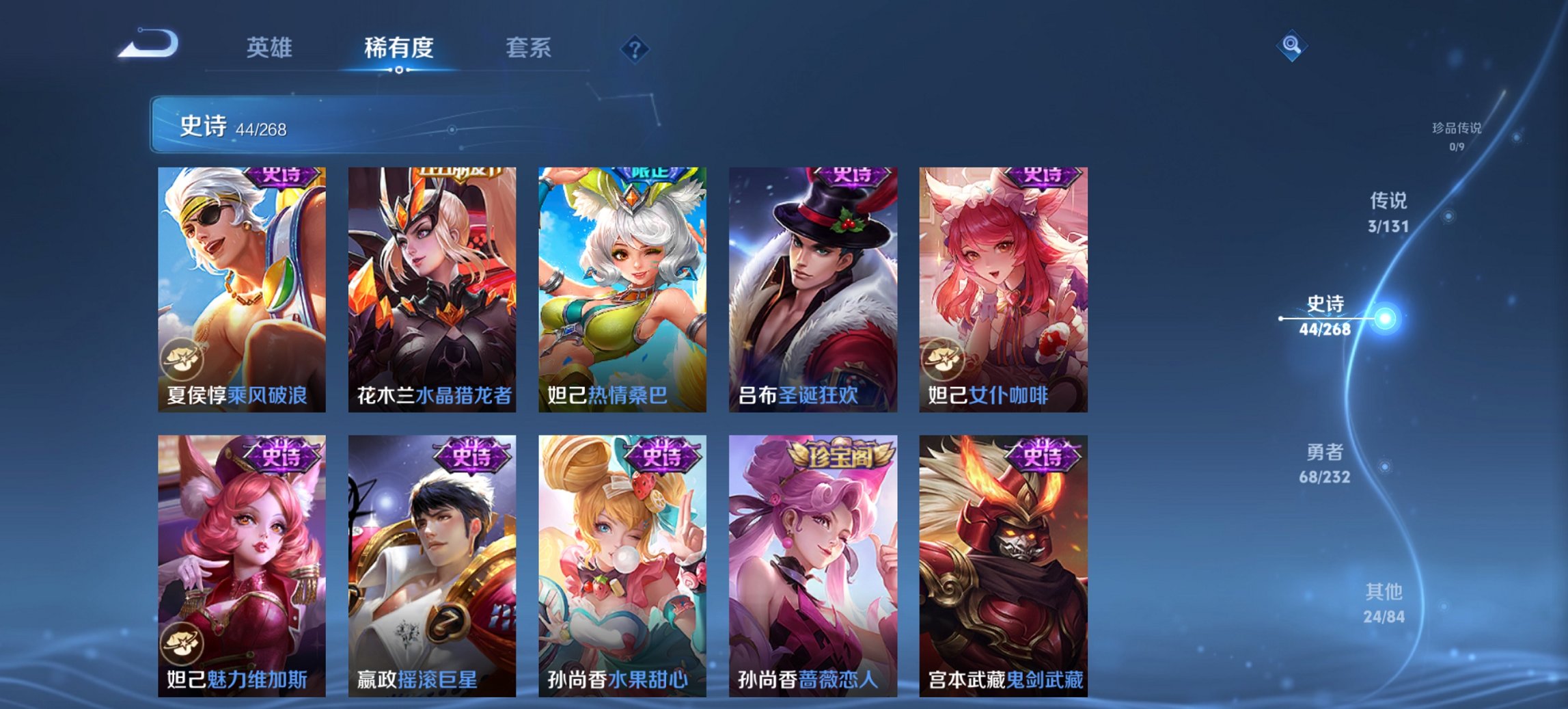Open the question mark help icon
The height and width of the screenshot is (709, 1568).
point(635,49)
